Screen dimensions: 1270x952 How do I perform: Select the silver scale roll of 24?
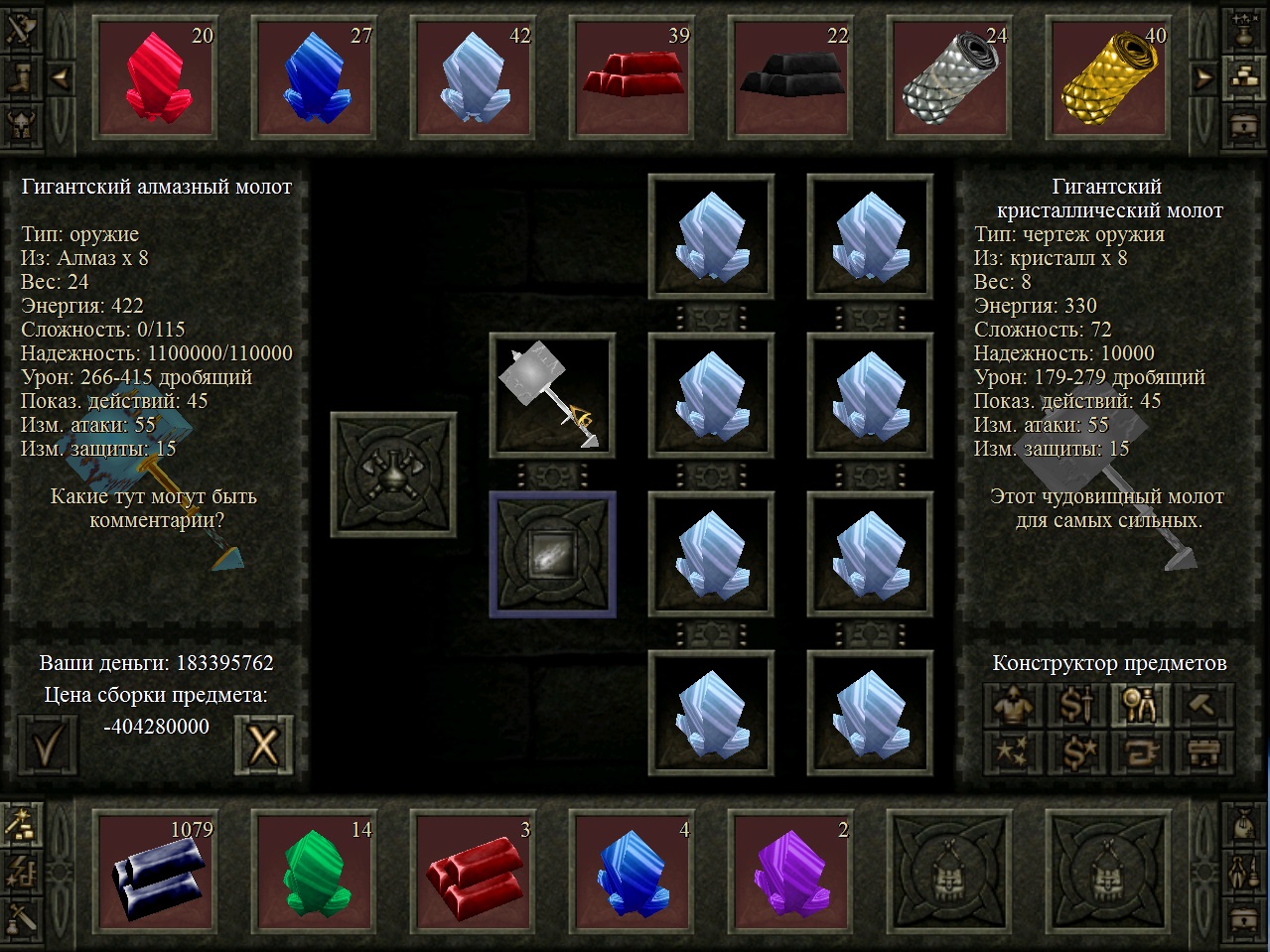click(950, 78)
